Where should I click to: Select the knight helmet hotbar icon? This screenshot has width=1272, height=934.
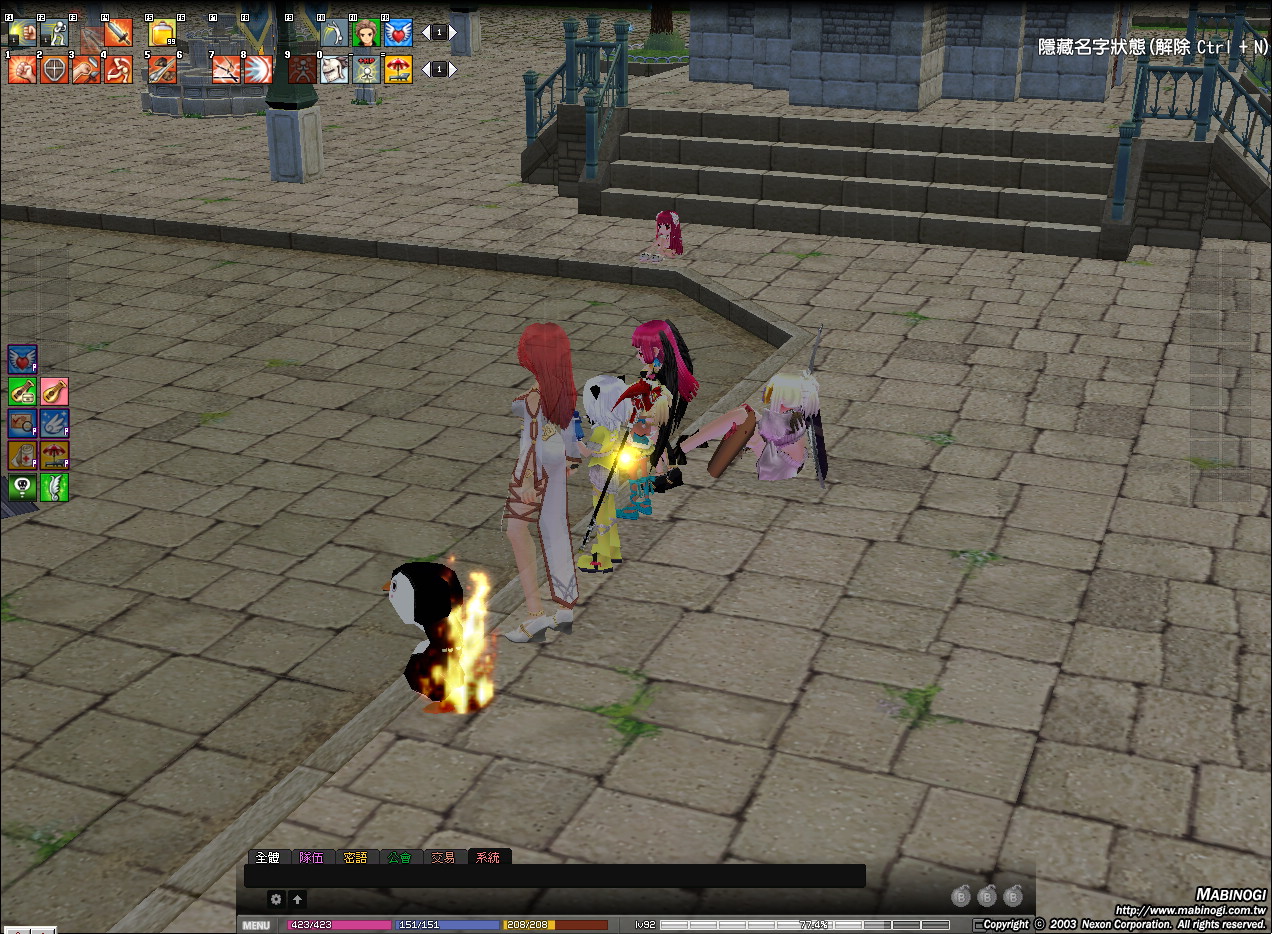(334, 70)
